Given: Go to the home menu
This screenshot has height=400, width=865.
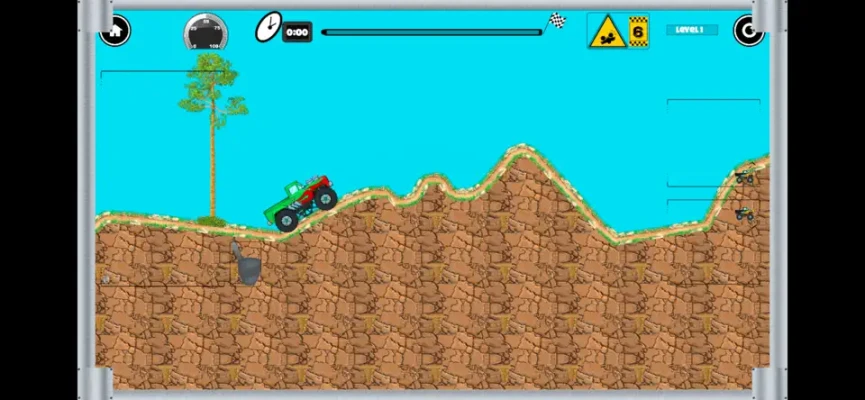Looking at the screenshot, I should click(x=115, y=30).
